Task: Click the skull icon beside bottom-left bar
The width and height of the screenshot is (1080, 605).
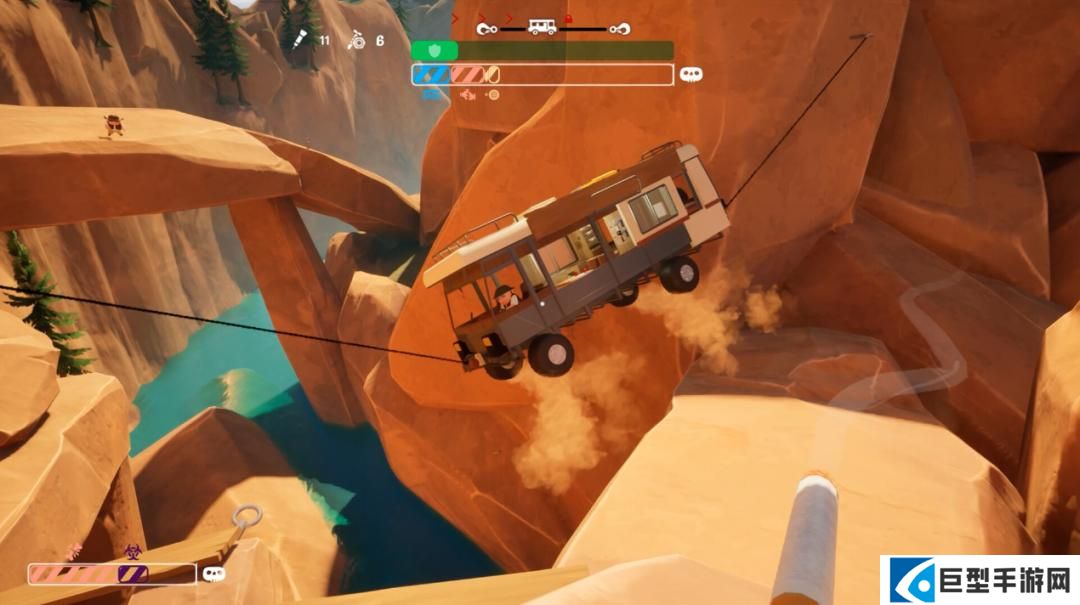Action: tap(213, 574)
